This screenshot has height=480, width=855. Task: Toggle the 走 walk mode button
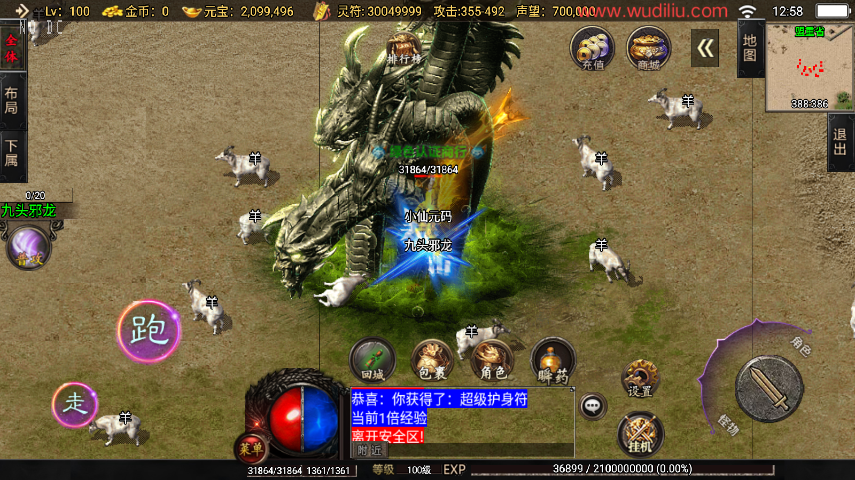[x=75, y=404]
